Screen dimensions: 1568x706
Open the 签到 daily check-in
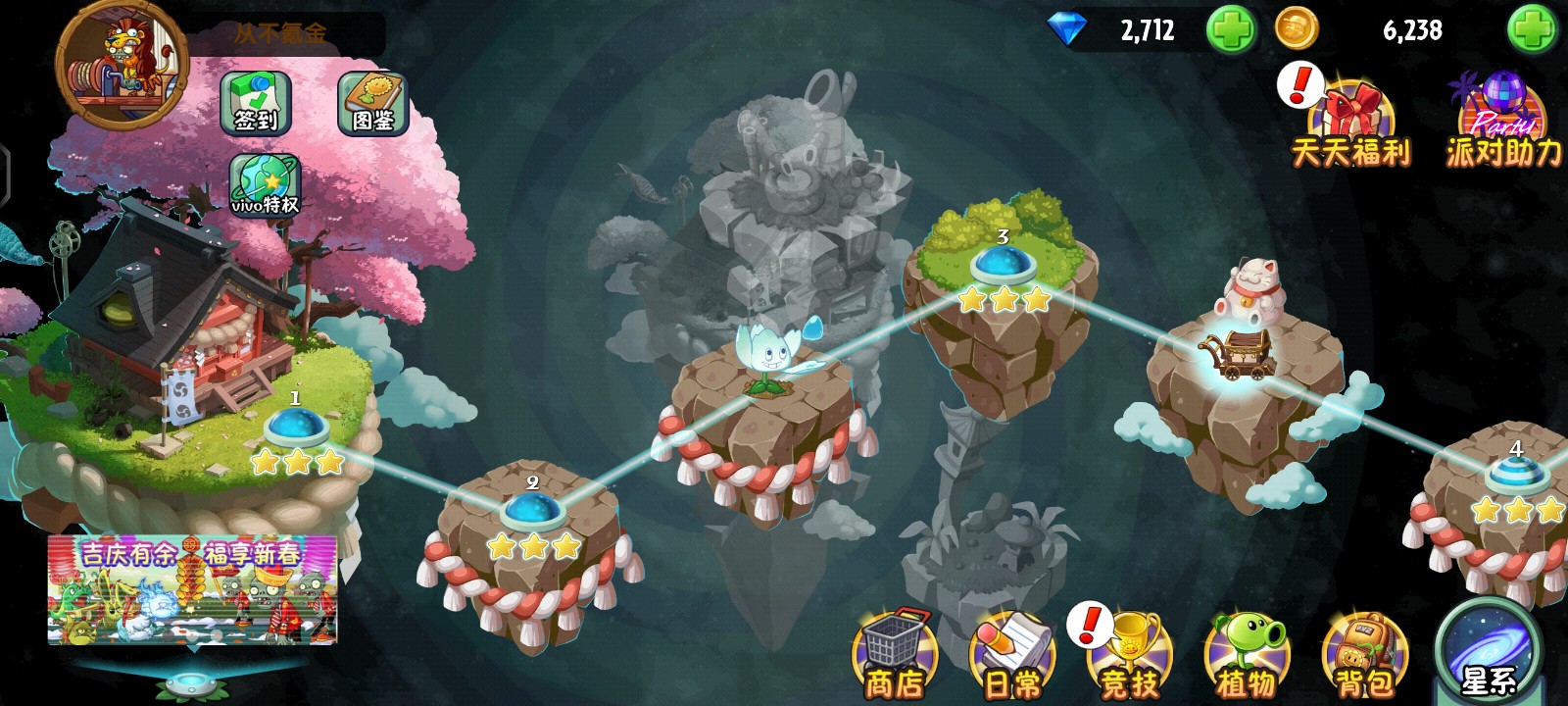[256, 103]
